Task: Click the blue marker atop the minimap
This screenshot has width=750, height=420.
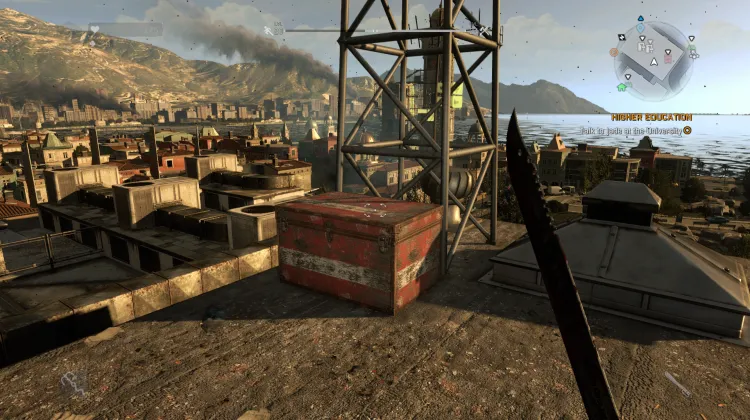Action: (x=640, y=19)
